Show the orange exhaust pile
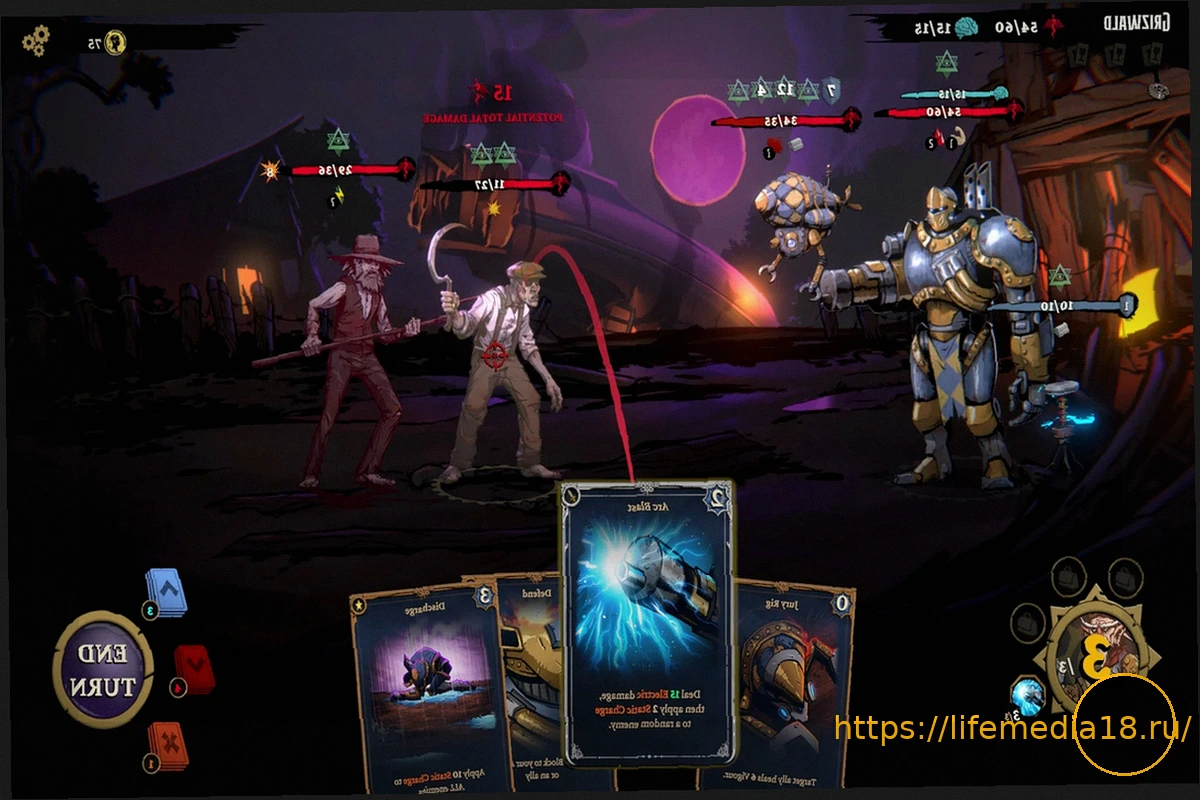Screen dimensions: 1200x800 click(166, 746)
